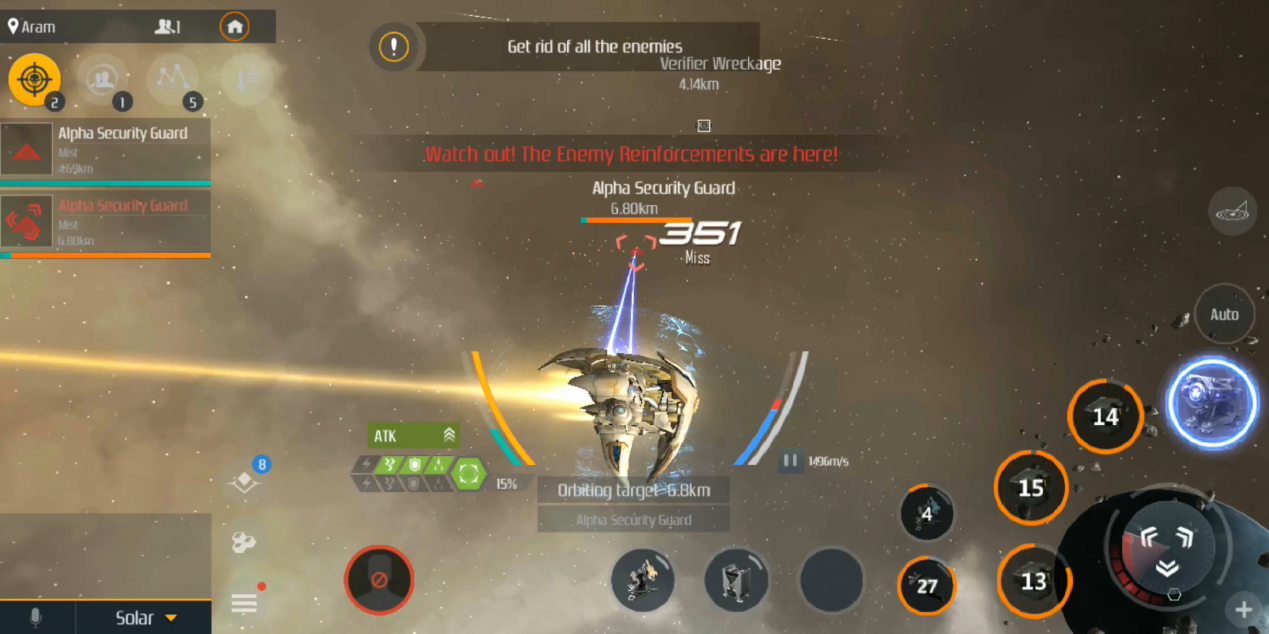Expand the ATK mode selector
Viewport: 1269px width, 634px height.
[414, 435]
